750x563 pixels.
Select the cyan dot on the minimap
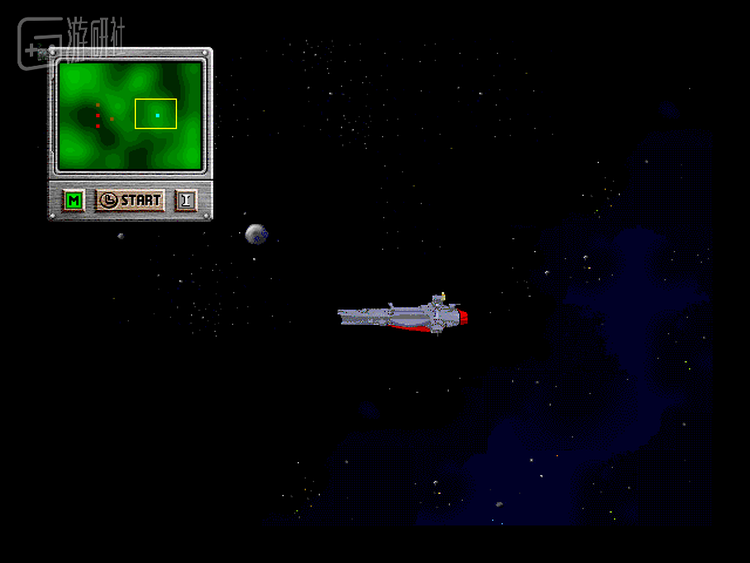pyautogui.click(x=157, y=115)
